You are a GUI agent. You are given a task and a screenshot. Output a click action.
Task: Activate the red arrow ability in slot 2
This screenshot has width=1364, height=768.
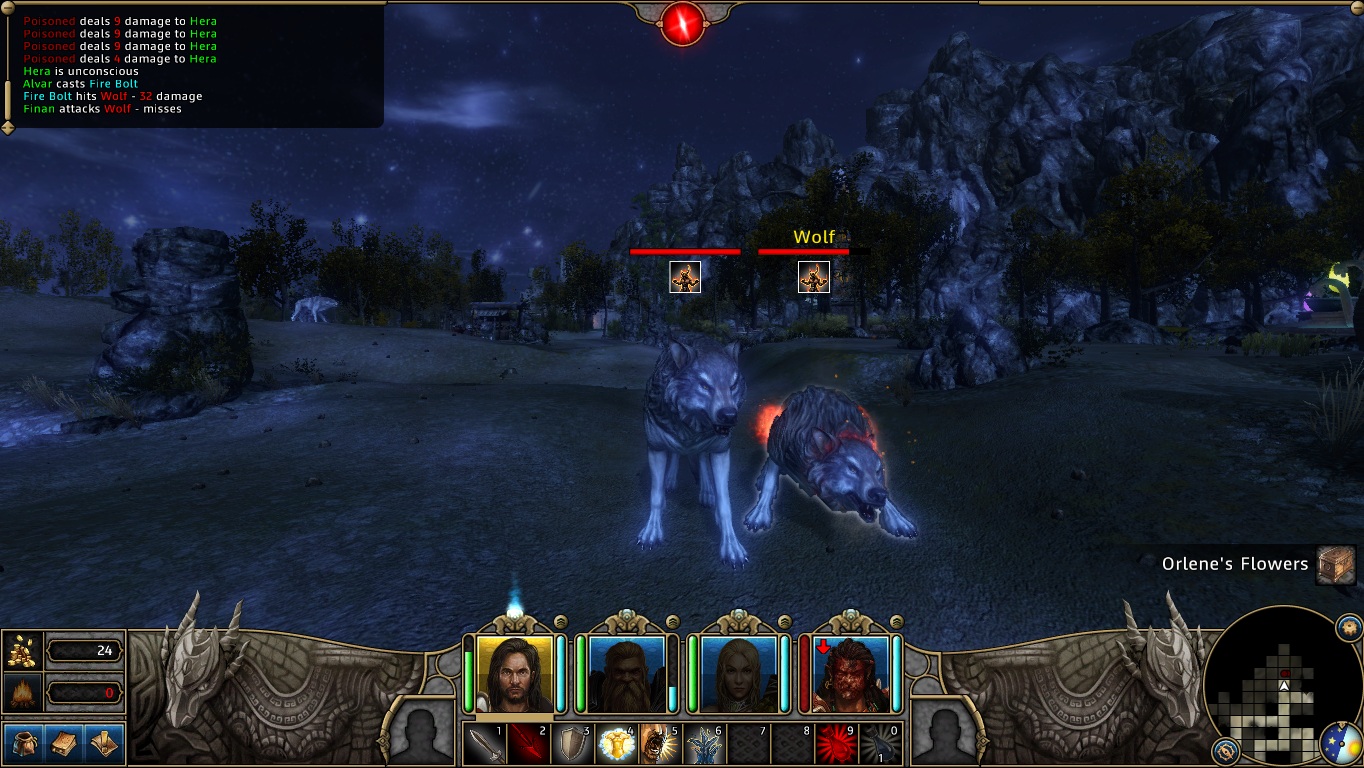[x=529, y=744]
